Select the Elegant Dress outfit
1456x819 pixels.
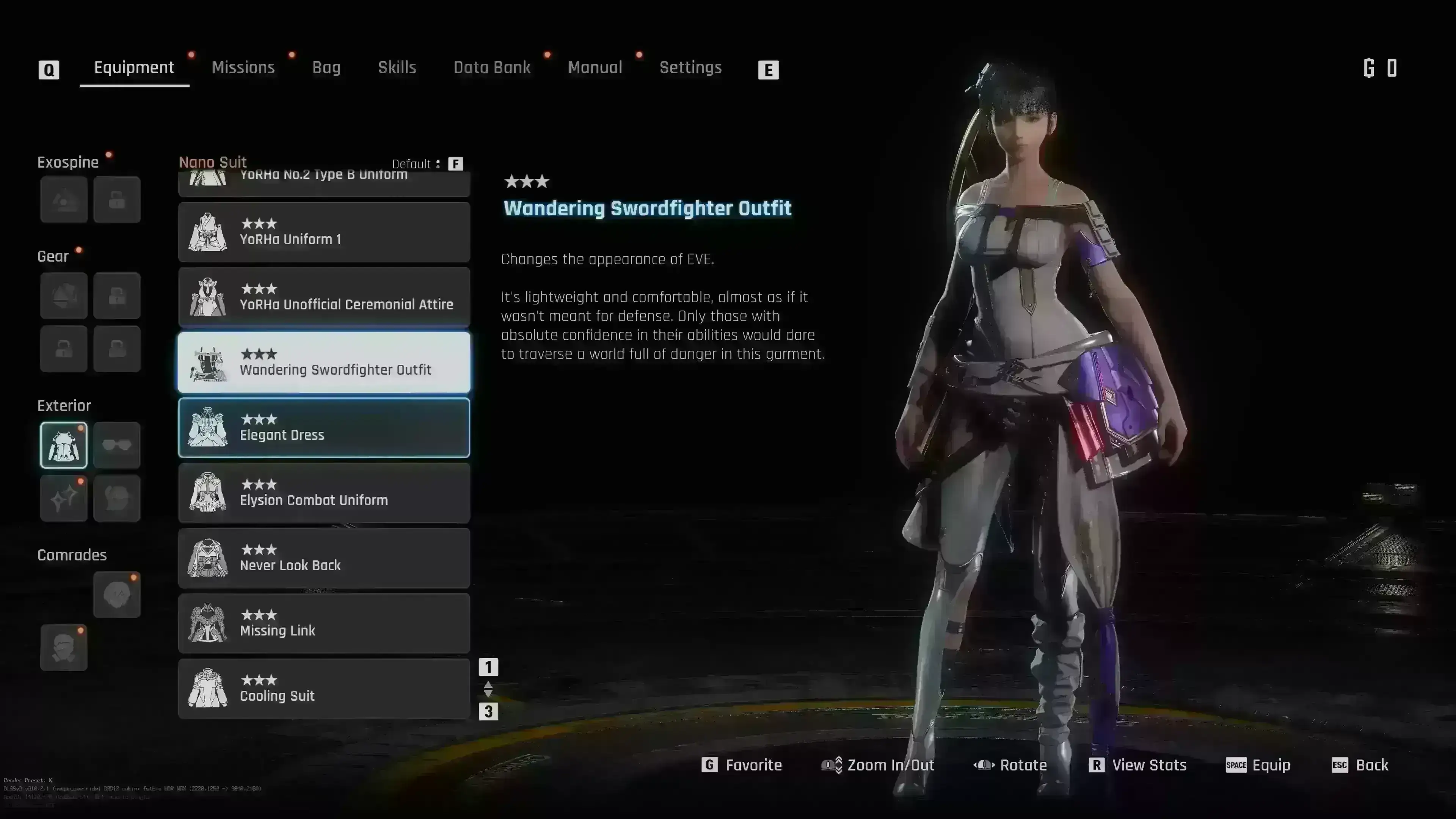coord(324,428)
